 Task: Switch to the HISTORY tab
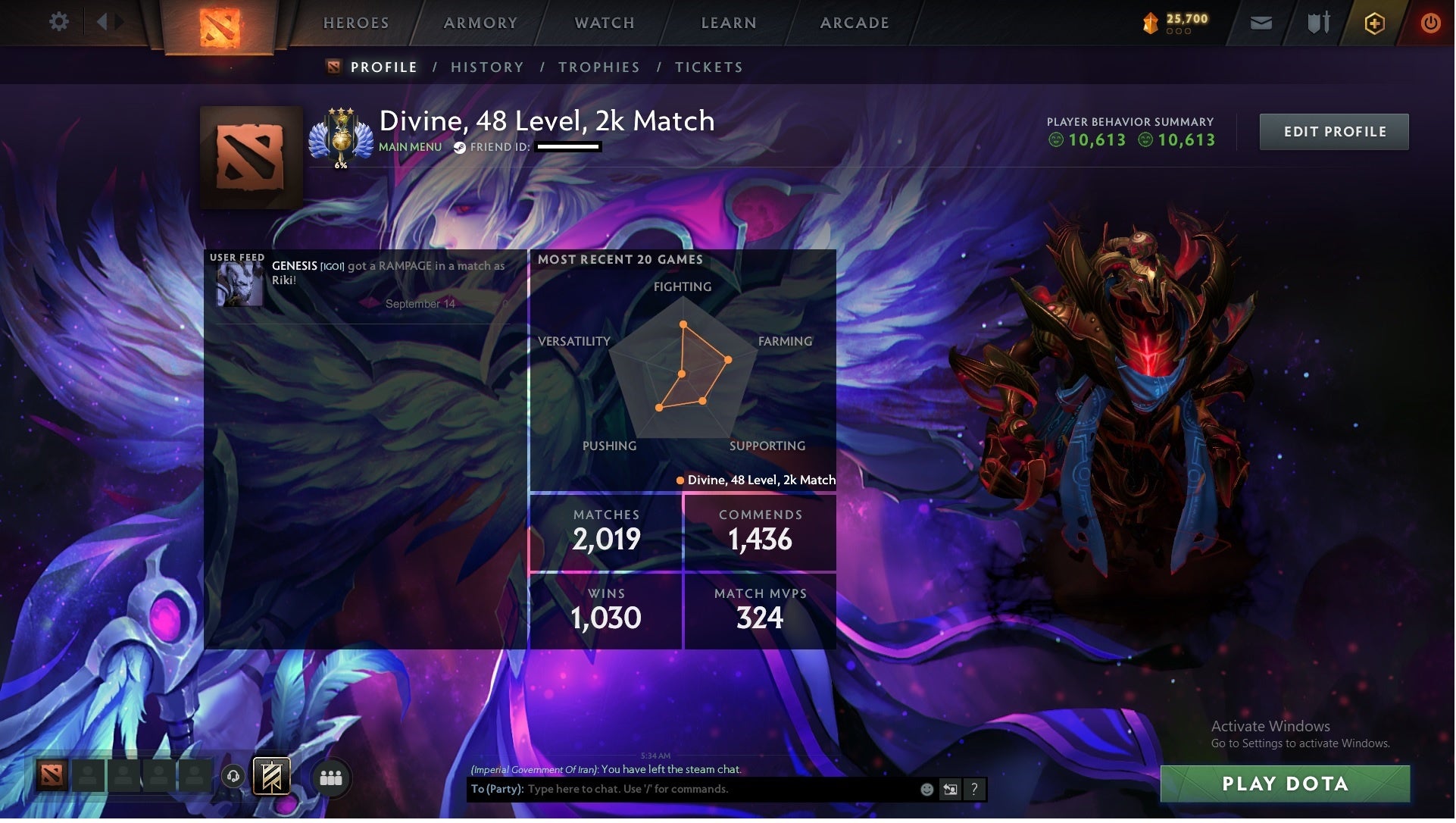tap(487, 67)
